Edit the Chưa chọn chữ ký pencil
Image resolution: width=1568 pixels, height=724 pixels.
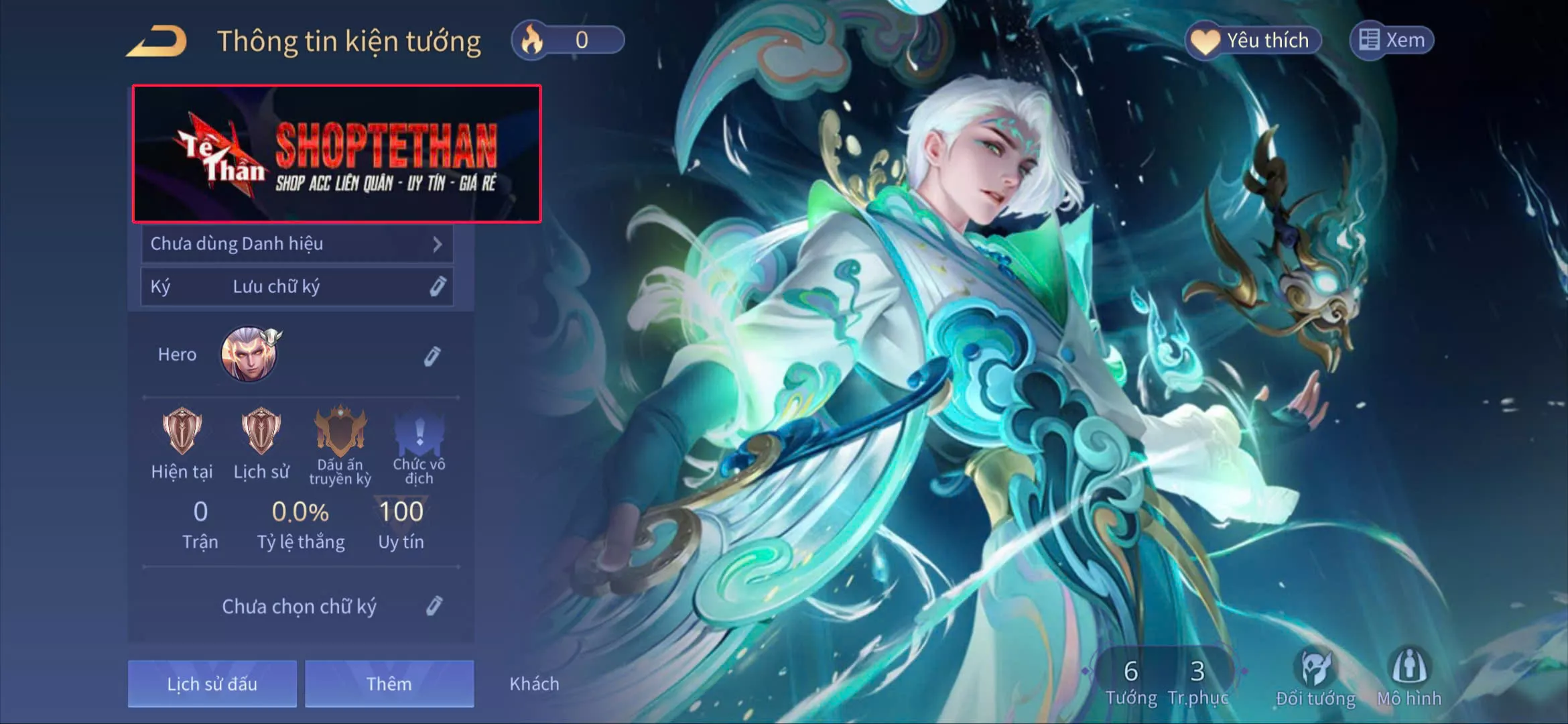(434, 606)
